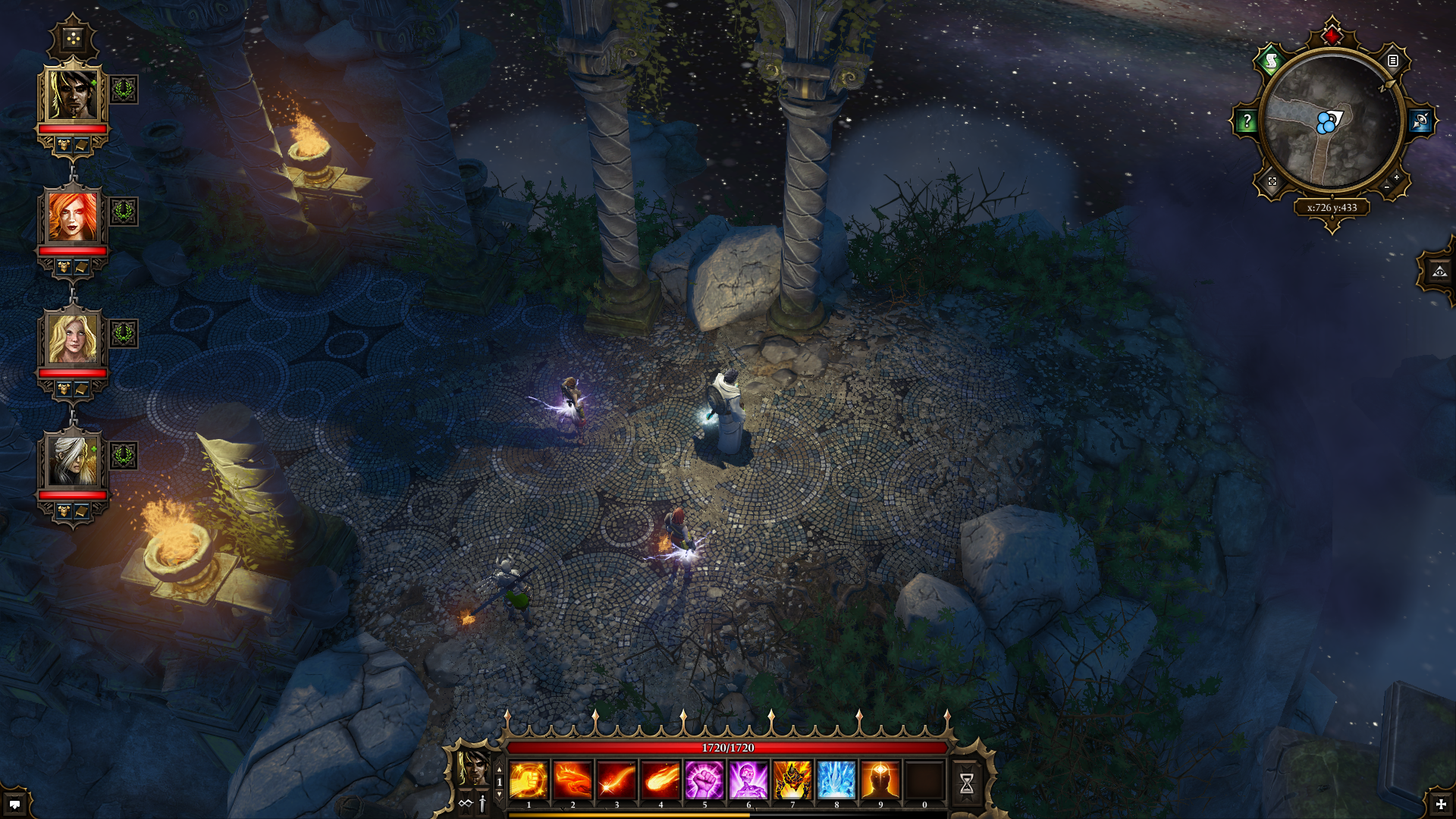
Task: Cast the burning hands fire skill in slot 2
Action: point(573,780)
